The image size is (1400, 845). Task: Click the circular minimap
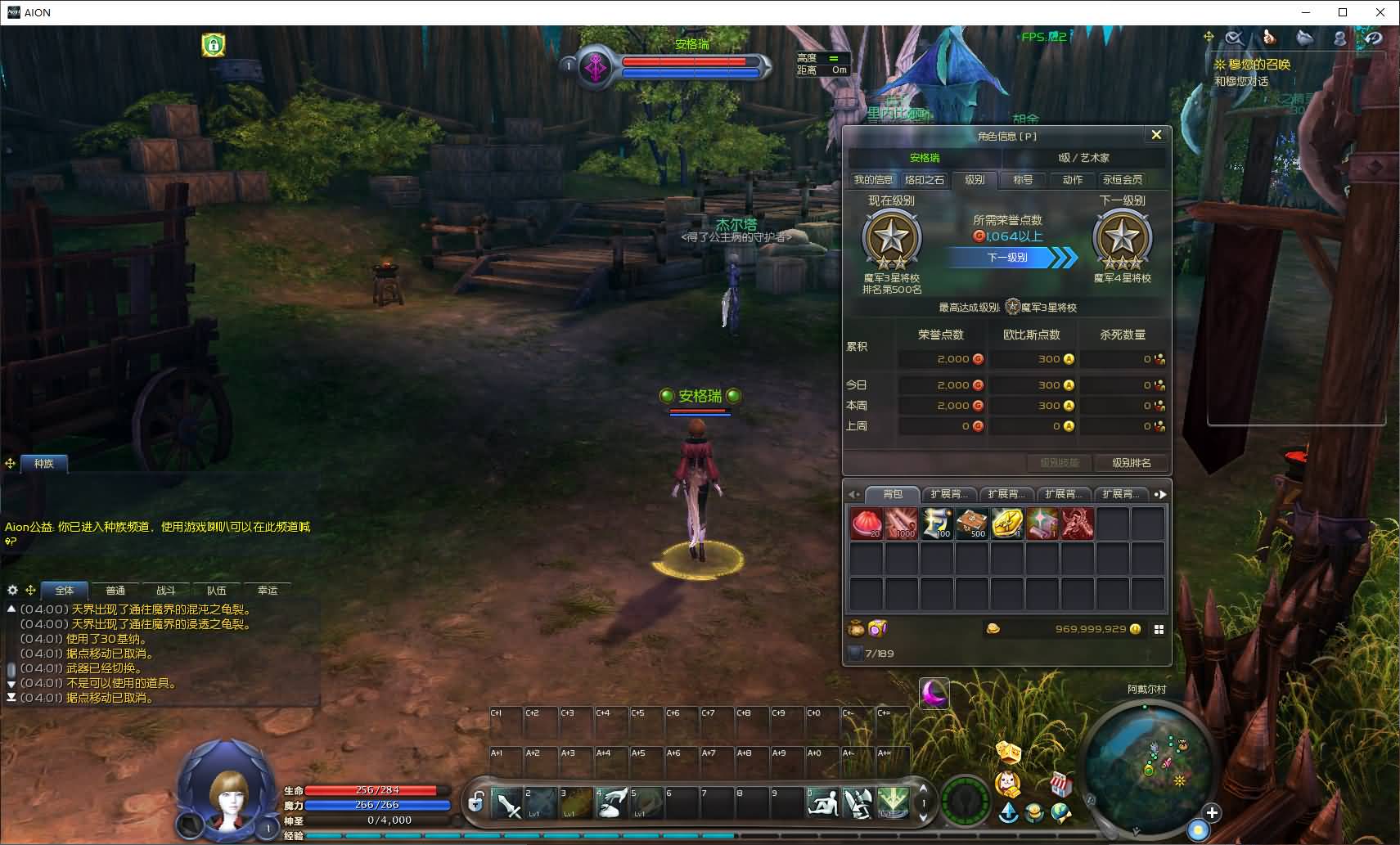1147,761
